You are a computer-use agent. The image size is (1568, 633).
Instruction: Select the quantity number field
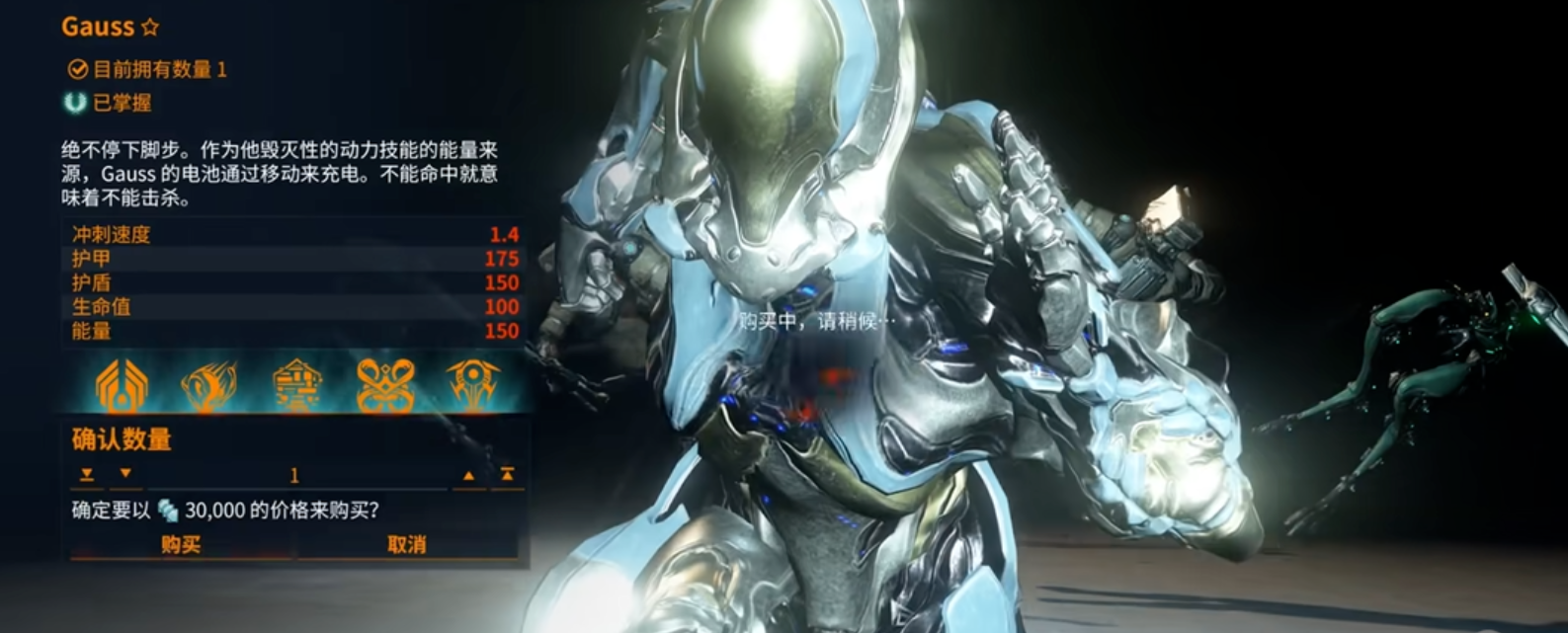[x=294, y=476]
